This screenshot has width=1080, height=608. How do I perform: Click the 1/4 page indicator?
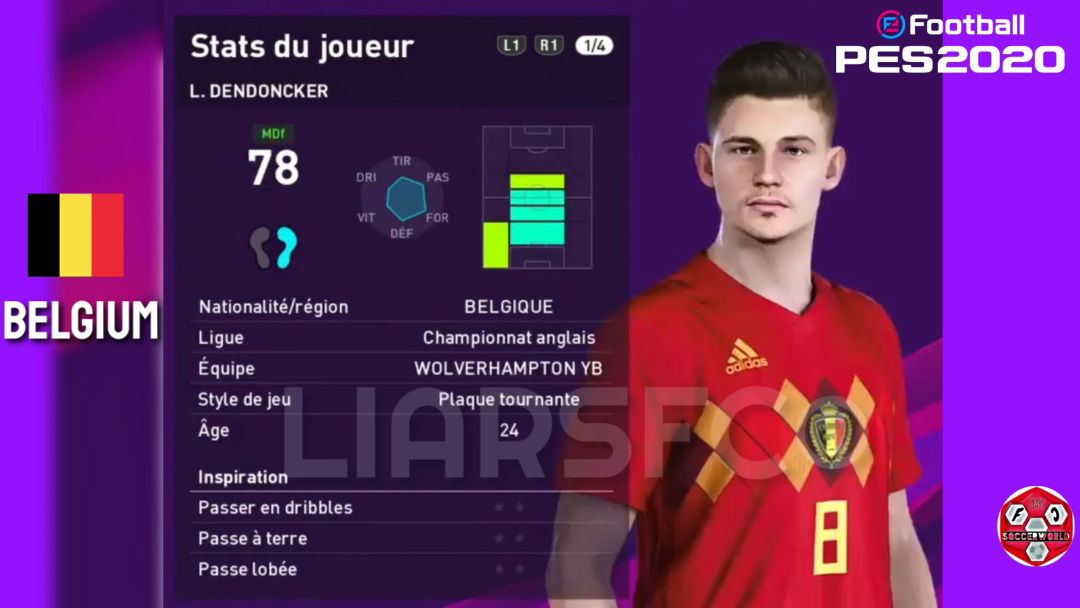click(x=594, y=45)
